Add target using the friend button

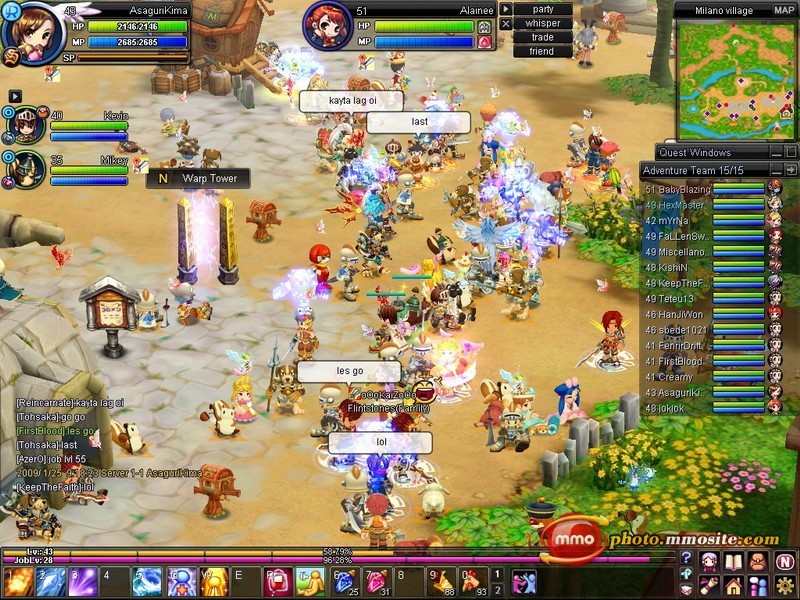pos(543,51)
